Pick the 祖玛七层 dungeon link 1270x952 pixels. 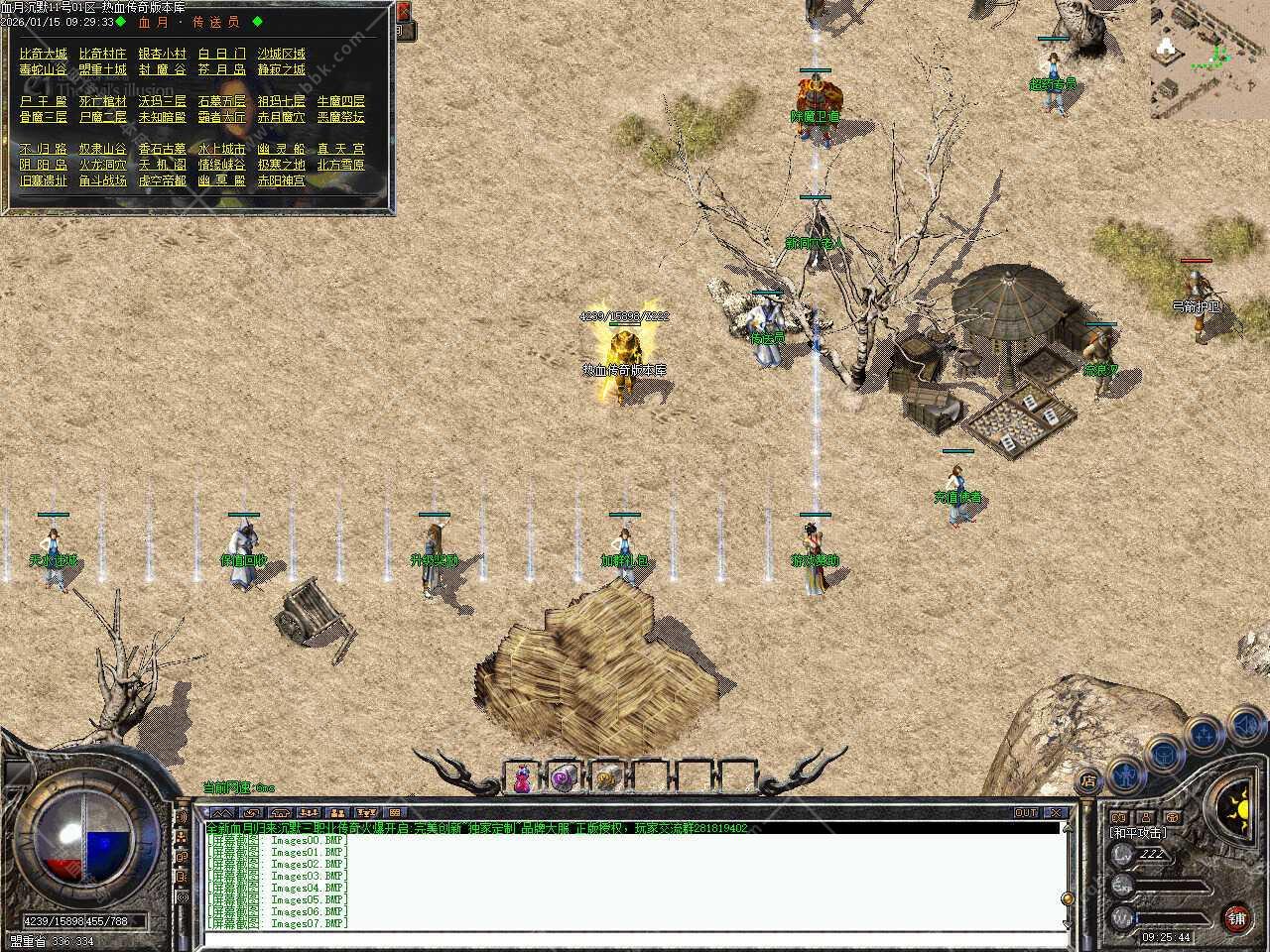(x=282, y=101)
